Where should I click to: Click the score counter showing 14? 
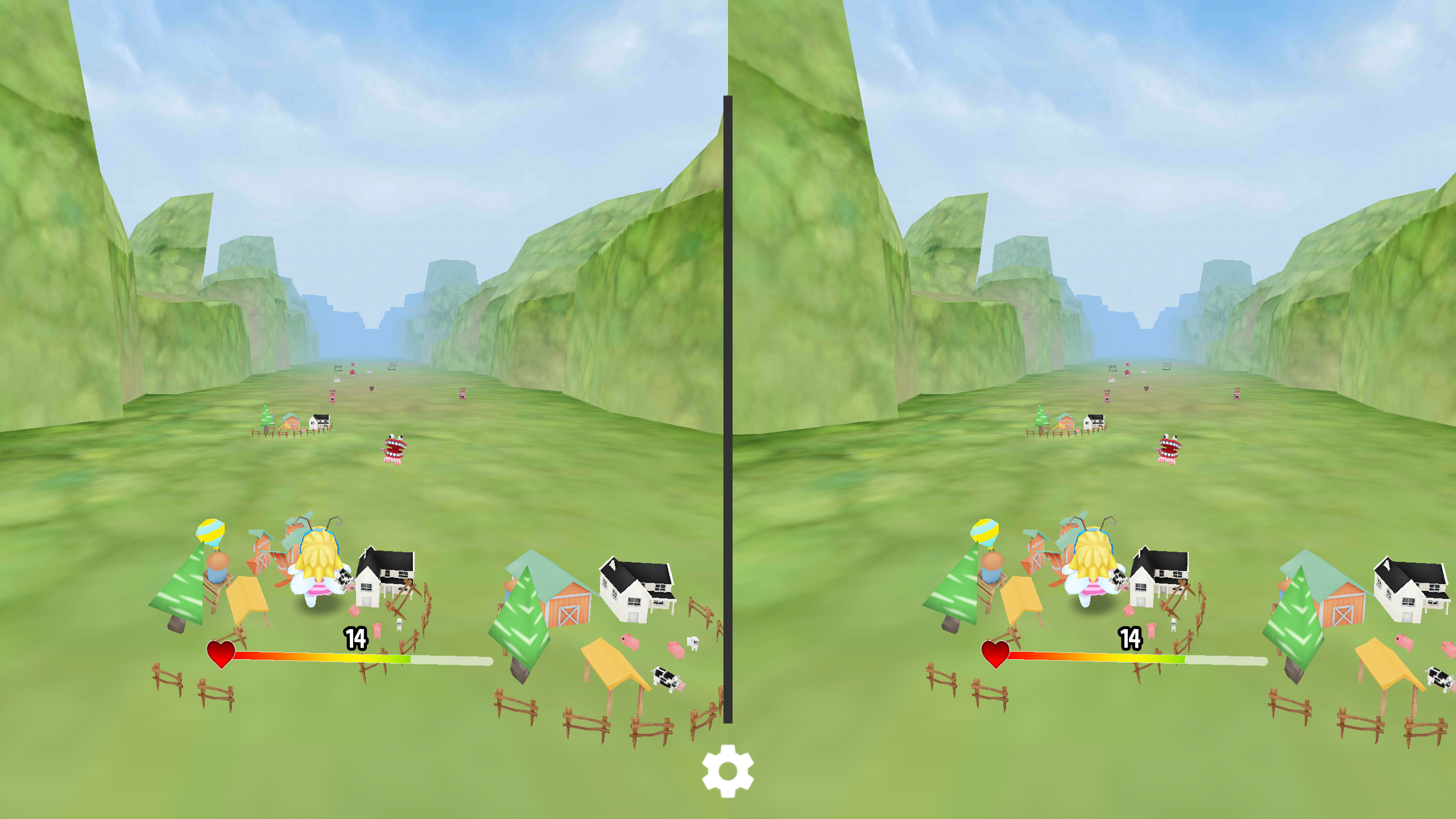coord(354,639)
